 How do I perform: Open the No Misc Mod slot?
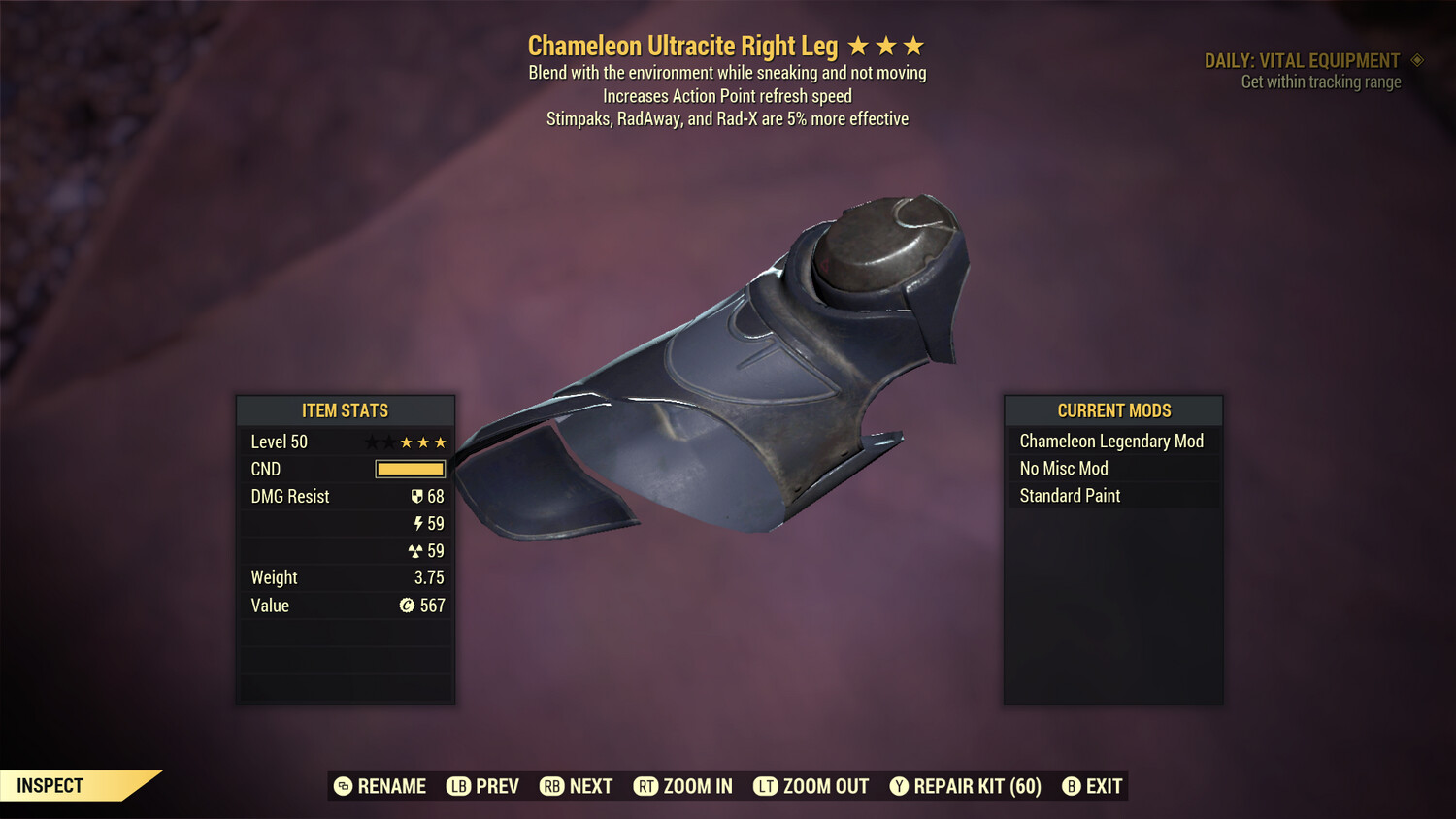pos(1111,468)
